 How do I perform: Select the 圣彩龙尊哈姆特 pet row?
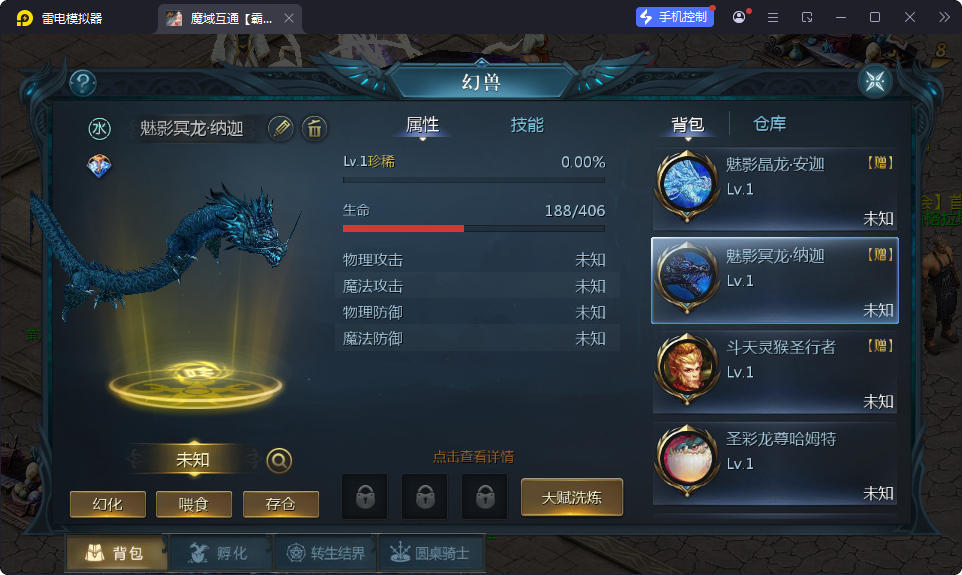(775, 464)
